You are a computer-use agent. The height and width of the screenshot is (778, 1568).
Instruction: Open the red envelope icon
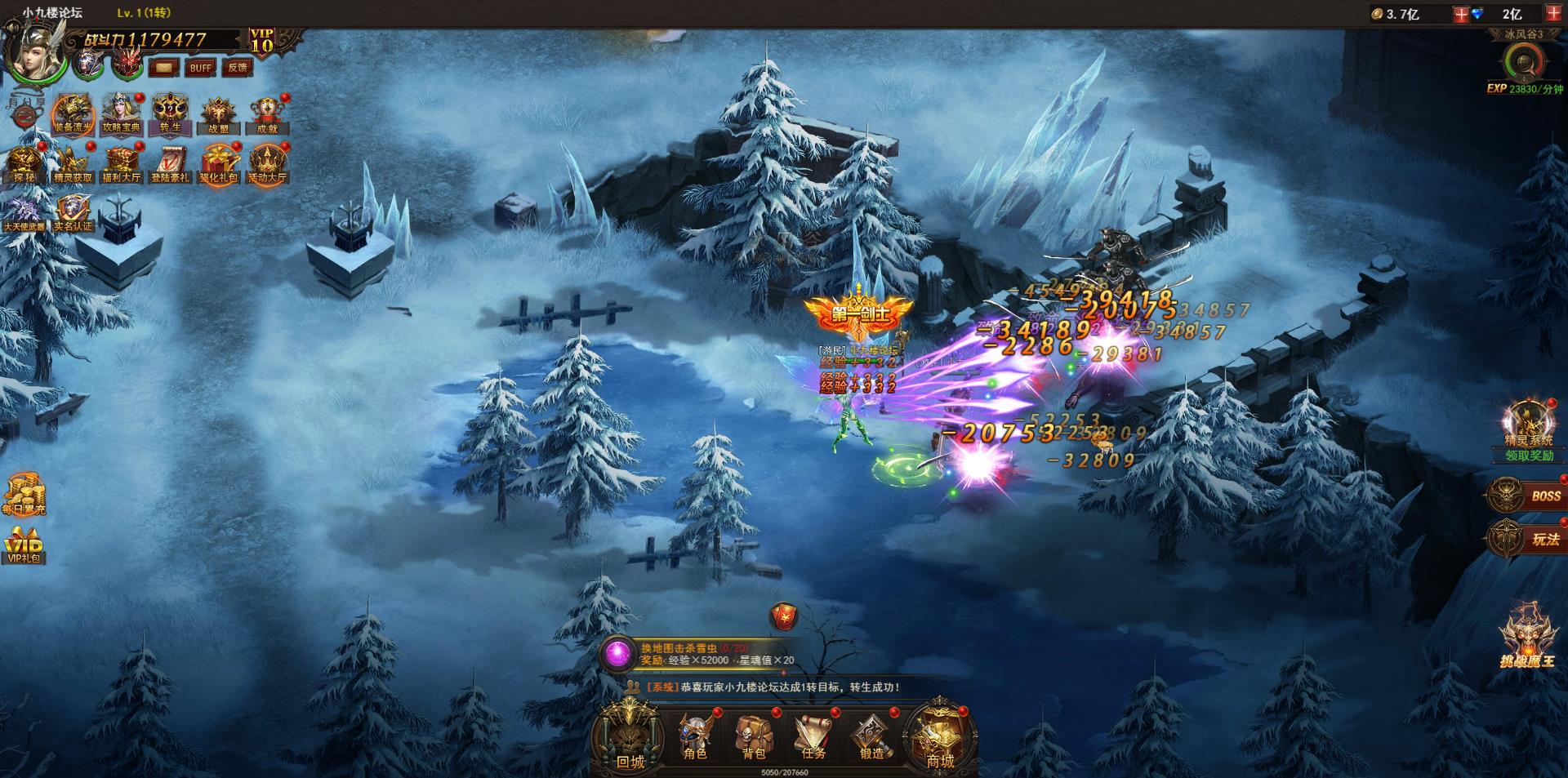pos(783,616)
